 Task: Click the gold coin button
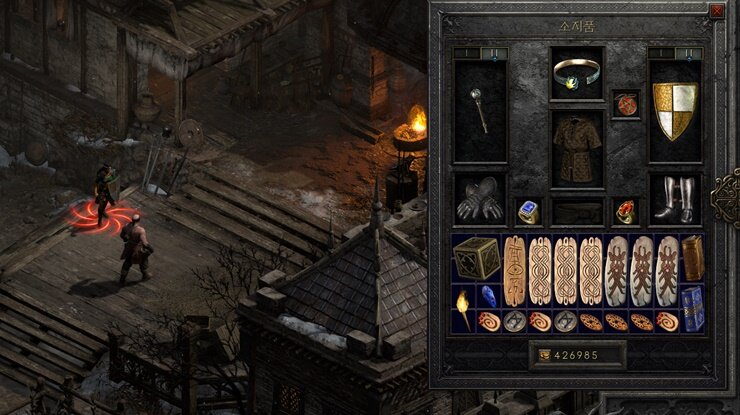tap(545, 354)
